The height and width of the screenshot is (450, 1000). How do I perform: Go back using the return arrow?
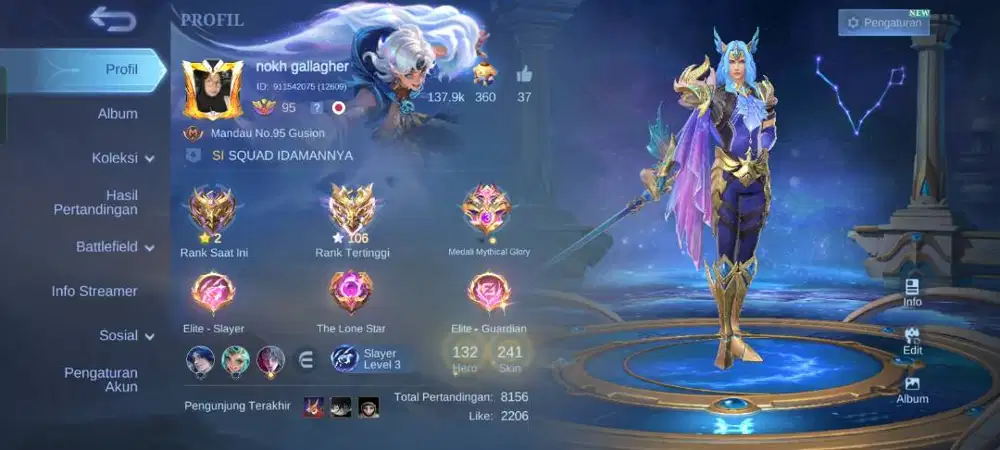pos(112,19)
